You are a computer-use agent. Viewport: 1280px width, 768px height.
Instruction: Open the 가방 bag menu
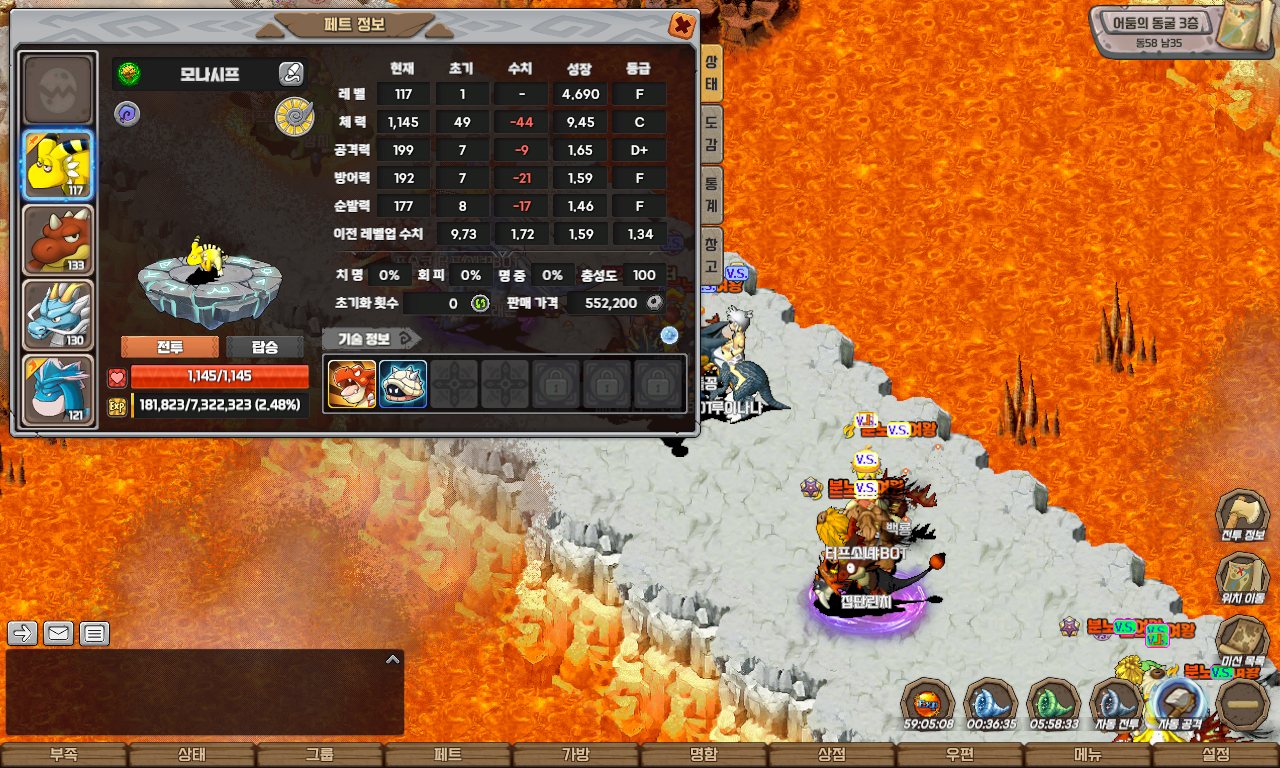click(576, 755)
